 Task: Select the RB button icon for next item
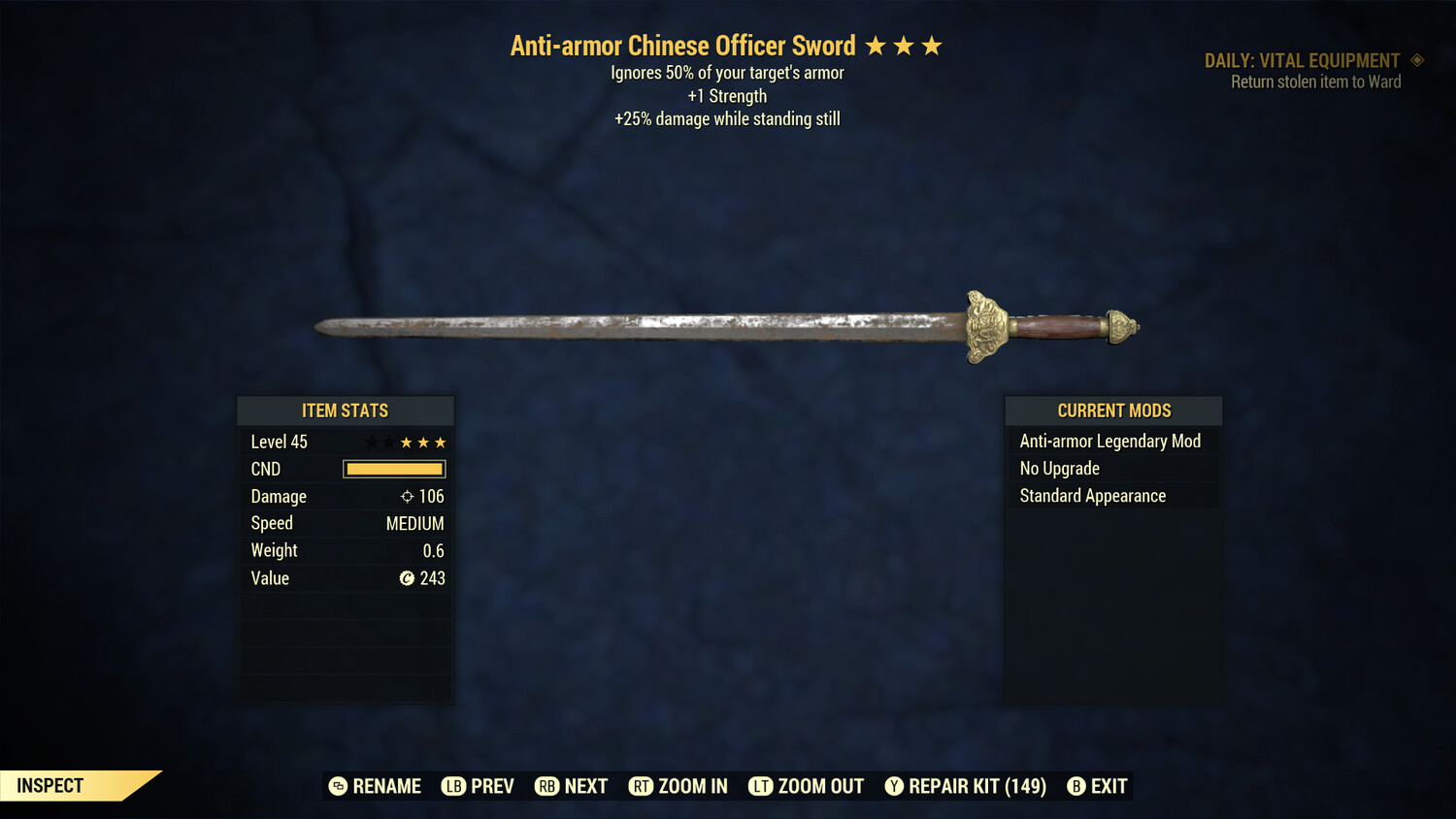tap(548, 786)
